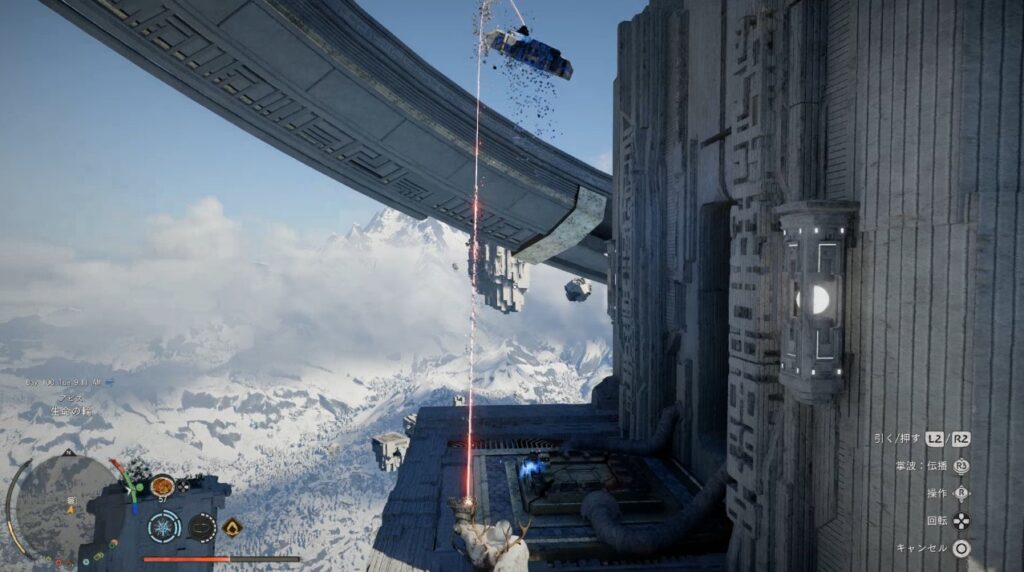Select the orange food item with count 57
1024x572 pixels.
point(162,486)
